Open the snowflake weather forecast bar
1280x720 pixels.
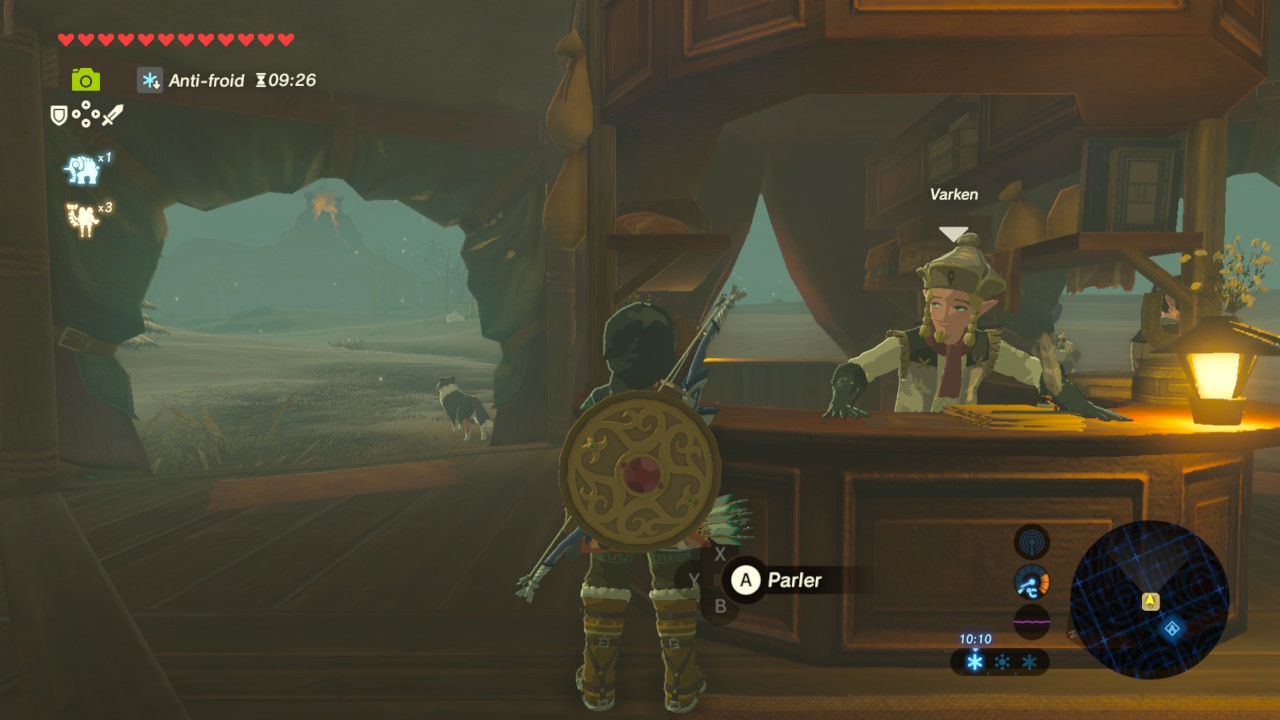tap(999, 662)
